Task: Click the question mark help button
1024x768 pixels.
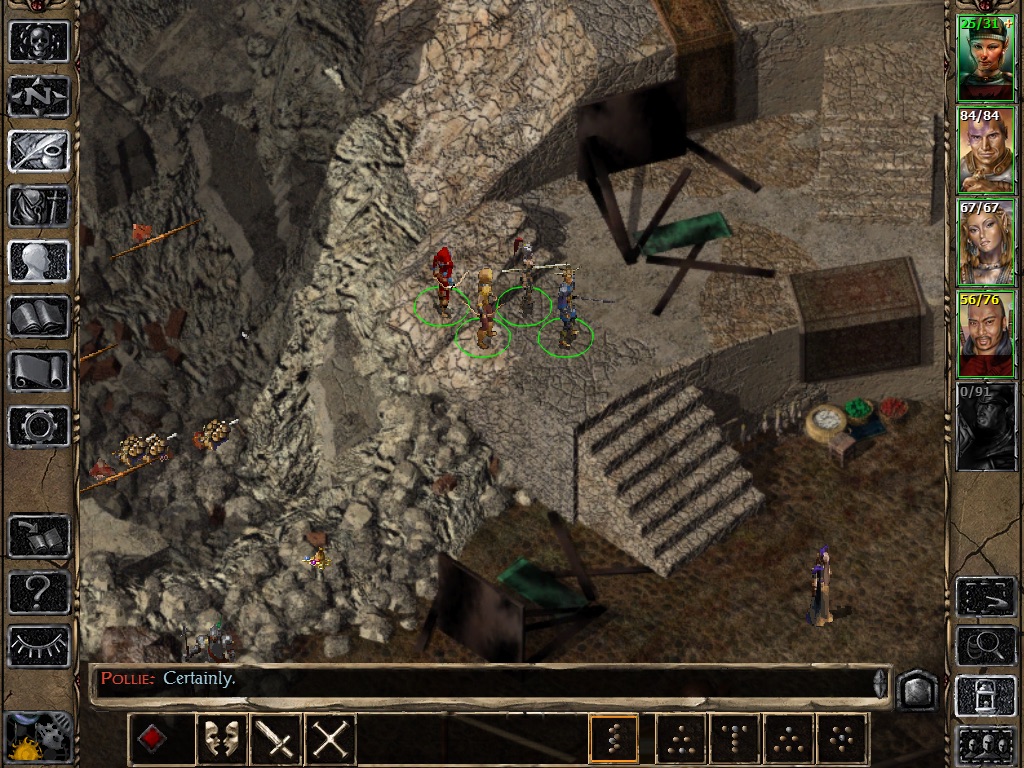Action: click(39, 591)
